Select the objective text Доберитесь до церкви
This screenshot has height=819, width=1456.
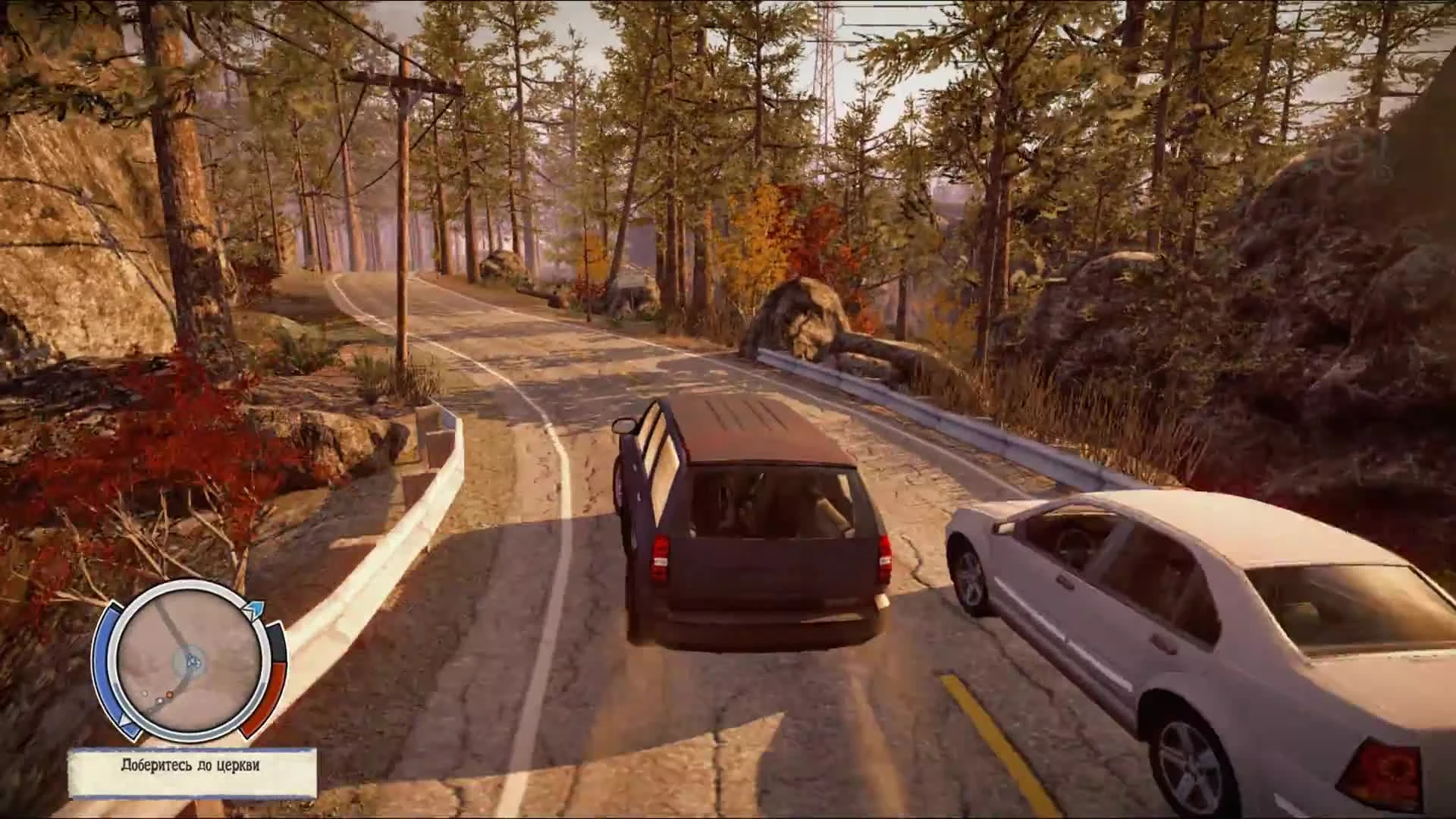point(190,765)
